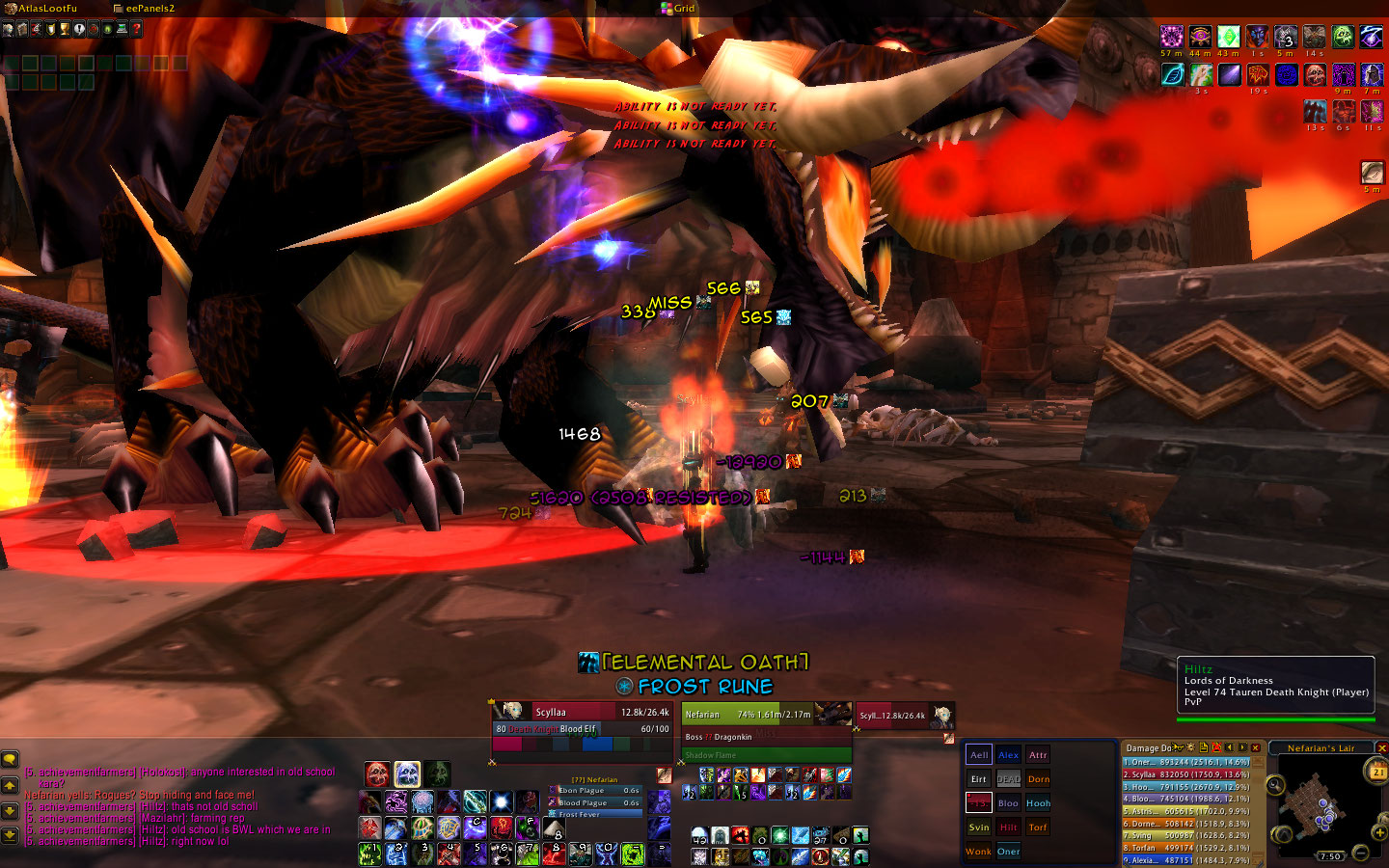Select Aell in the Grid raid frame
This screenshot has width=1389, height=868.
pyautogui.click(x=979, y=755)
